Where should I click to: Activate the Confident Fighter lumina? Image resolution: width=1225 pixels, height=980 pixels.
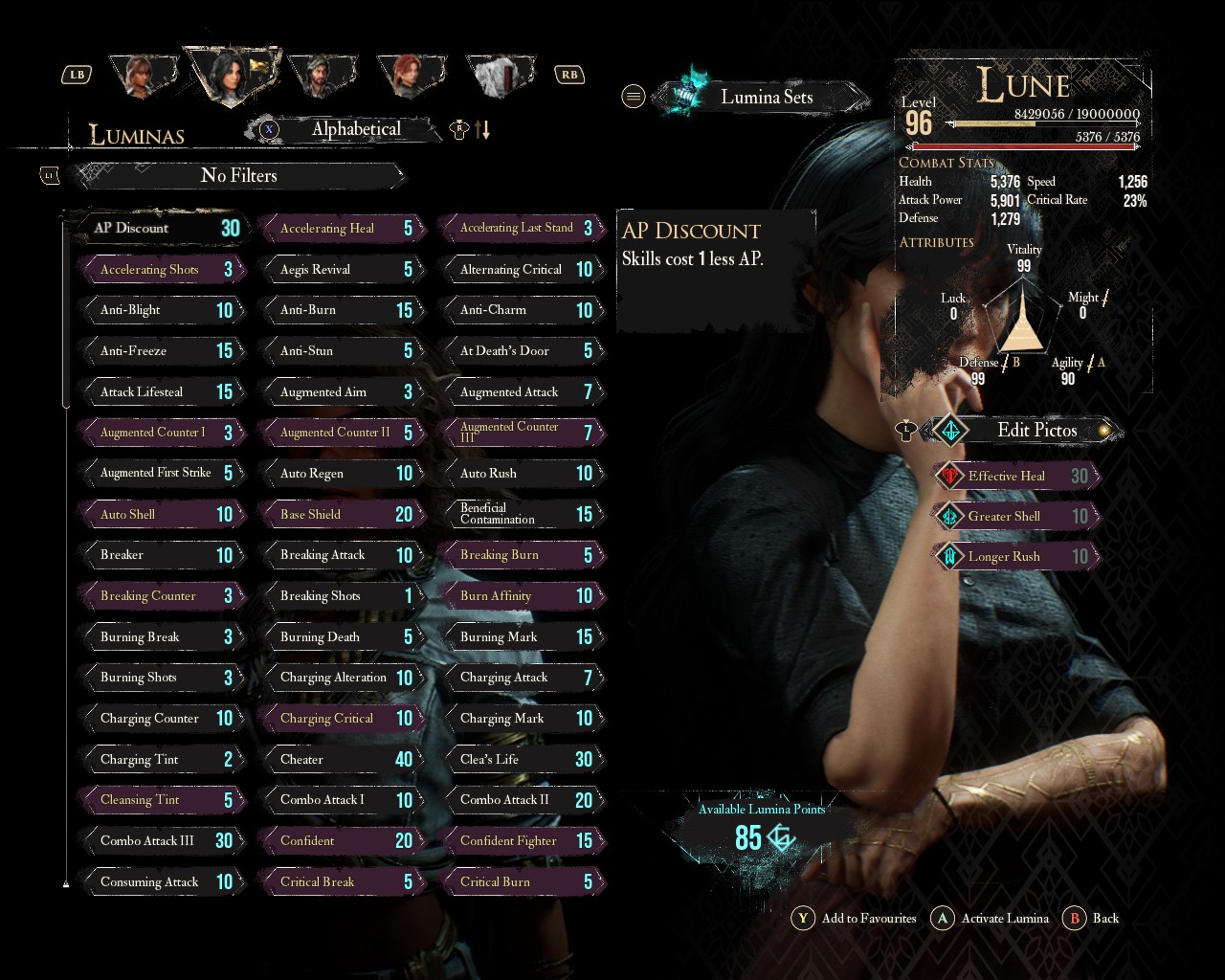point(523,841)
